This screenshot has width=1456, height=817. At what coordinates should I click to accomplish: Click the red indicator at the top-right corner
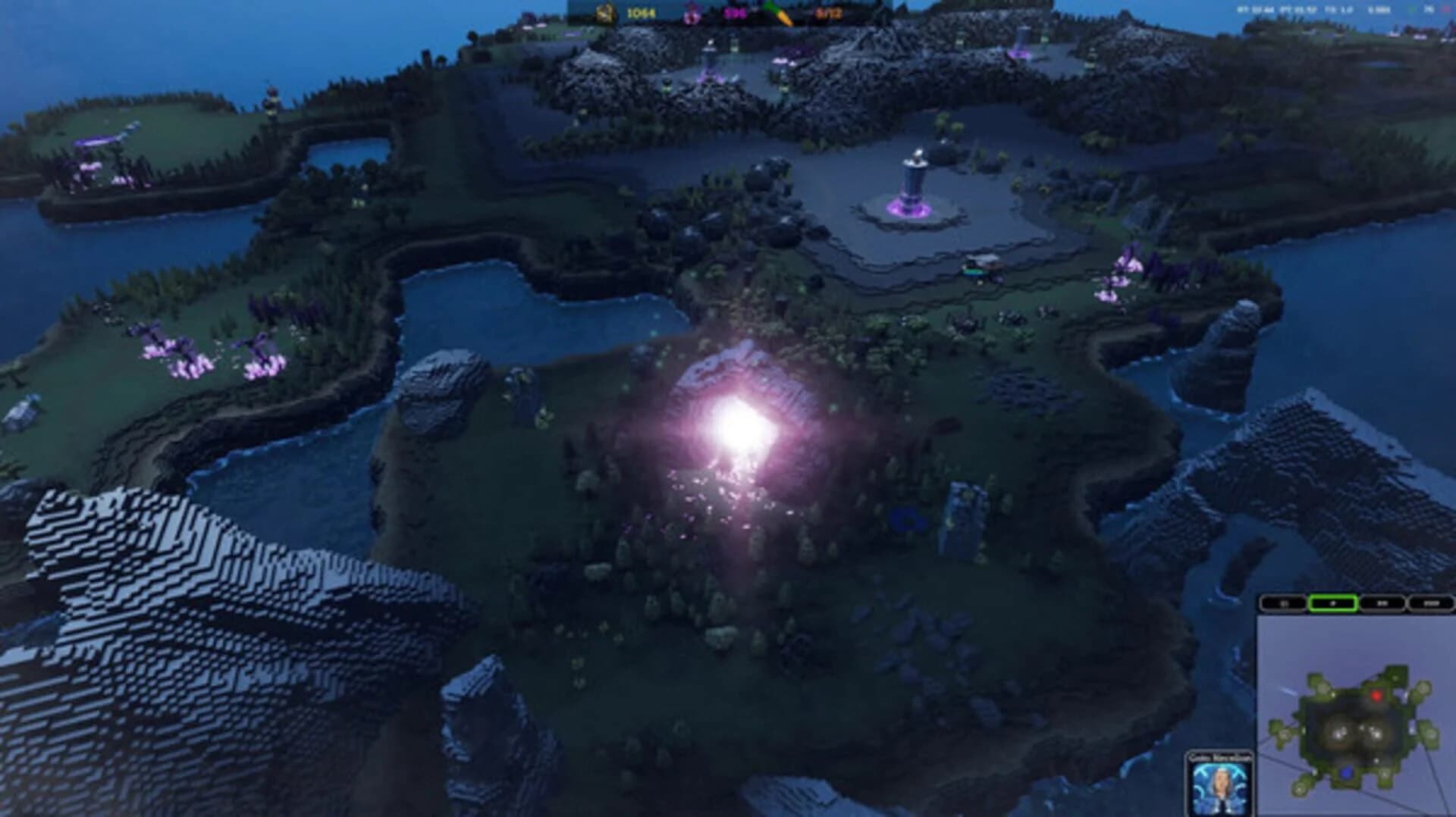[1445, 9]
